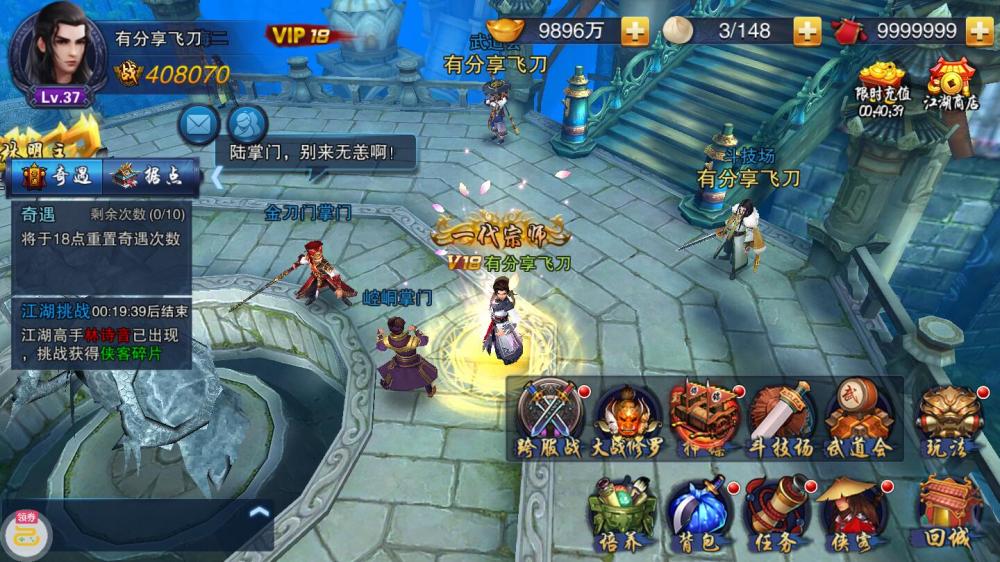Enter the 大战修罗 demon mask event
Image resolution: width=1000 pixels, height=562 pixels.
(x=628, y=417)
